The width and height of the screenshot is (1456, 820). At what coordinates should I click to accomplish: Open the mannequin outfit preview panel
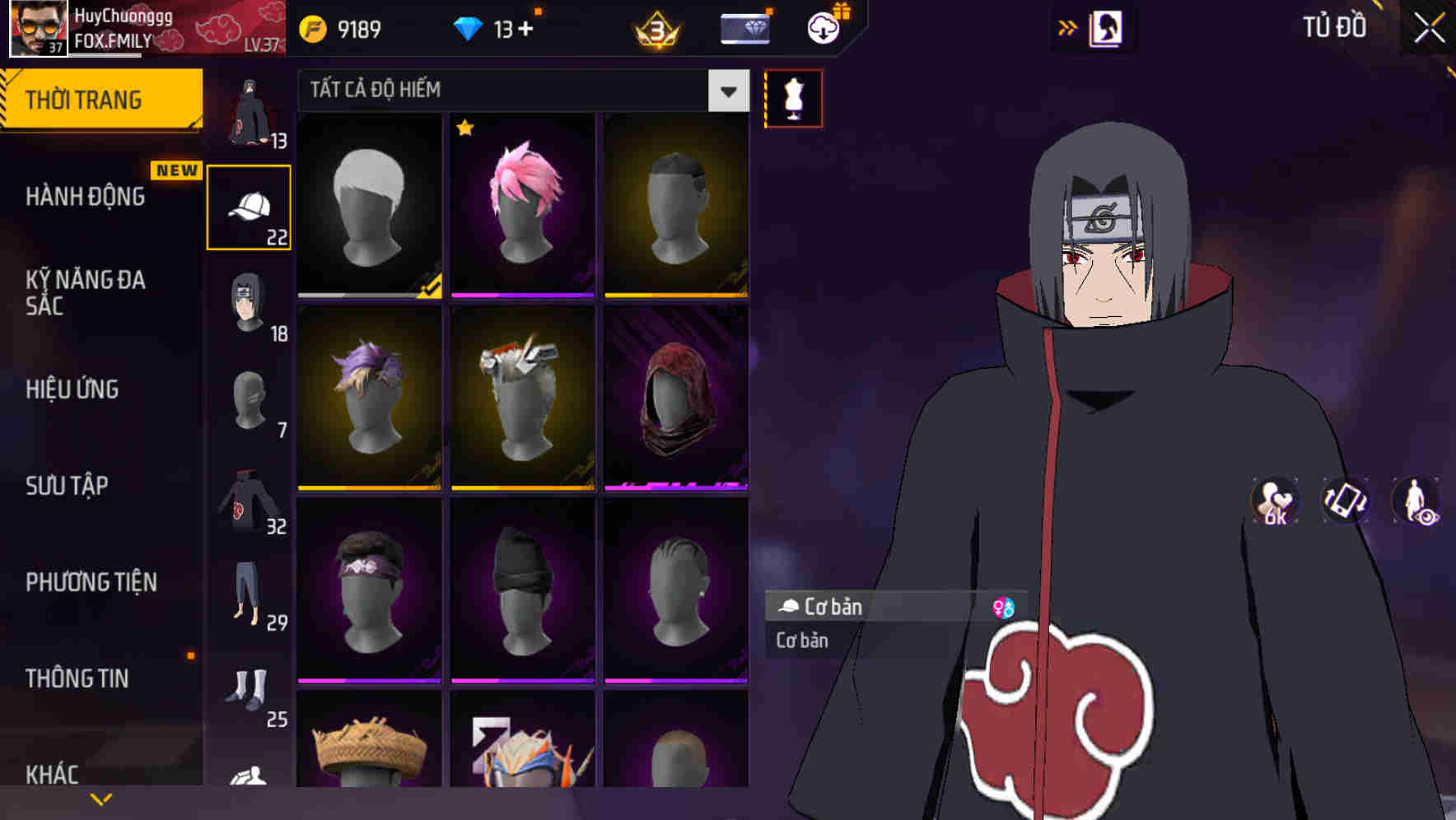(793, 97)
